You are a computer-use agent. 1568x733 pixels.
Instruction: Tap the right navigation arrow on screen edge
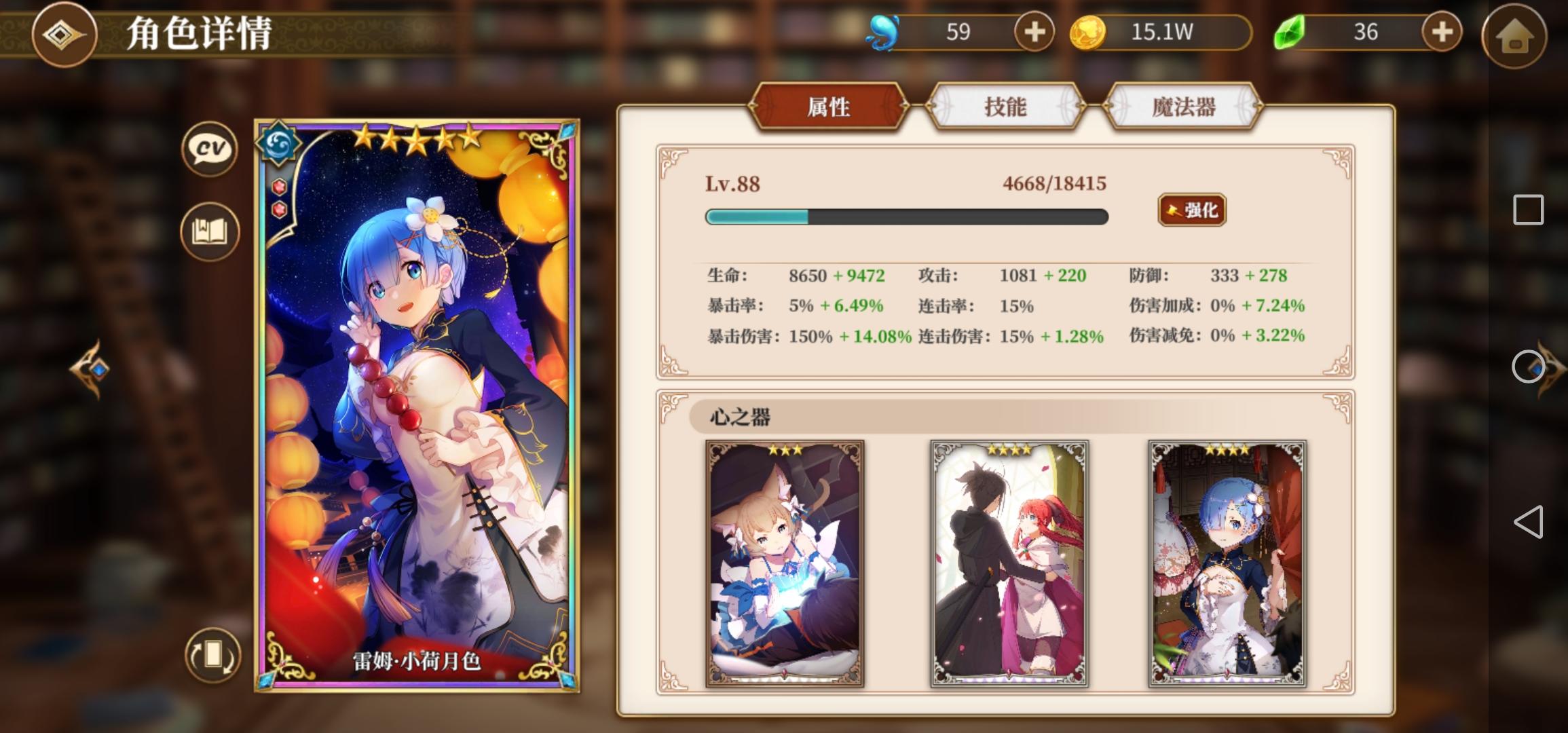[1550, 370]
